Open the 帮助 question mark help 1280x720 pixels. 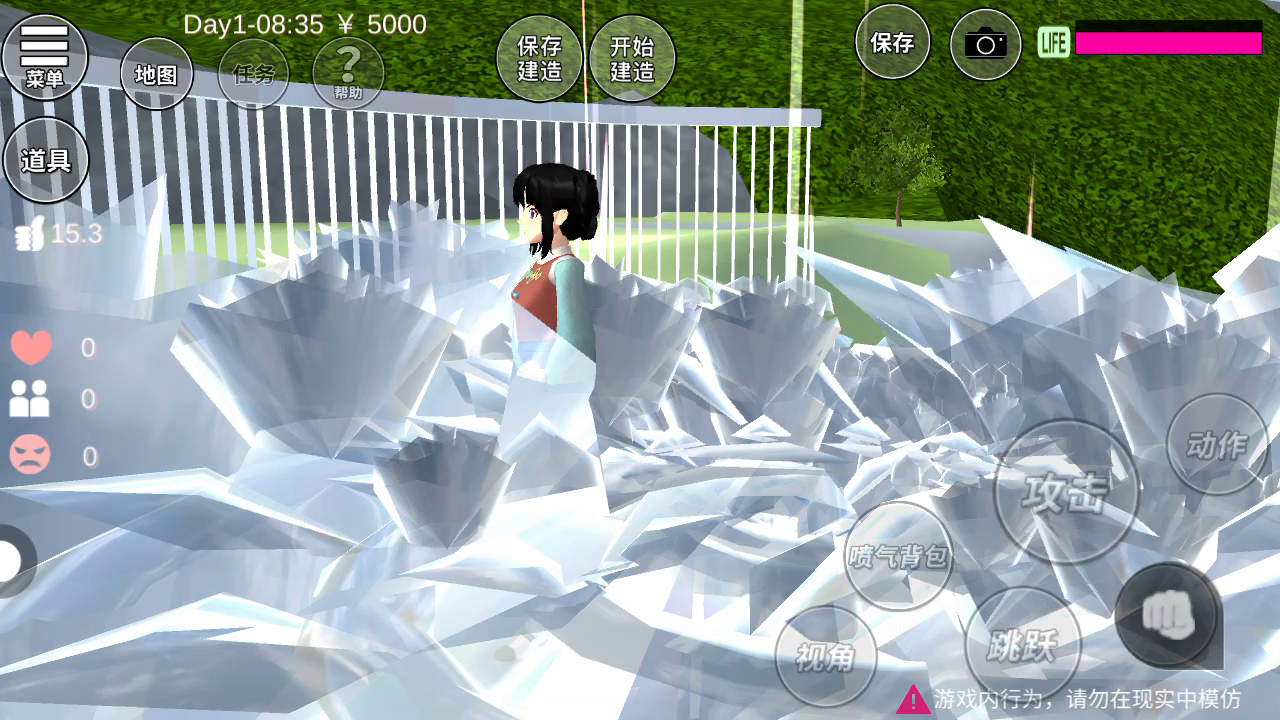point(348,74)
